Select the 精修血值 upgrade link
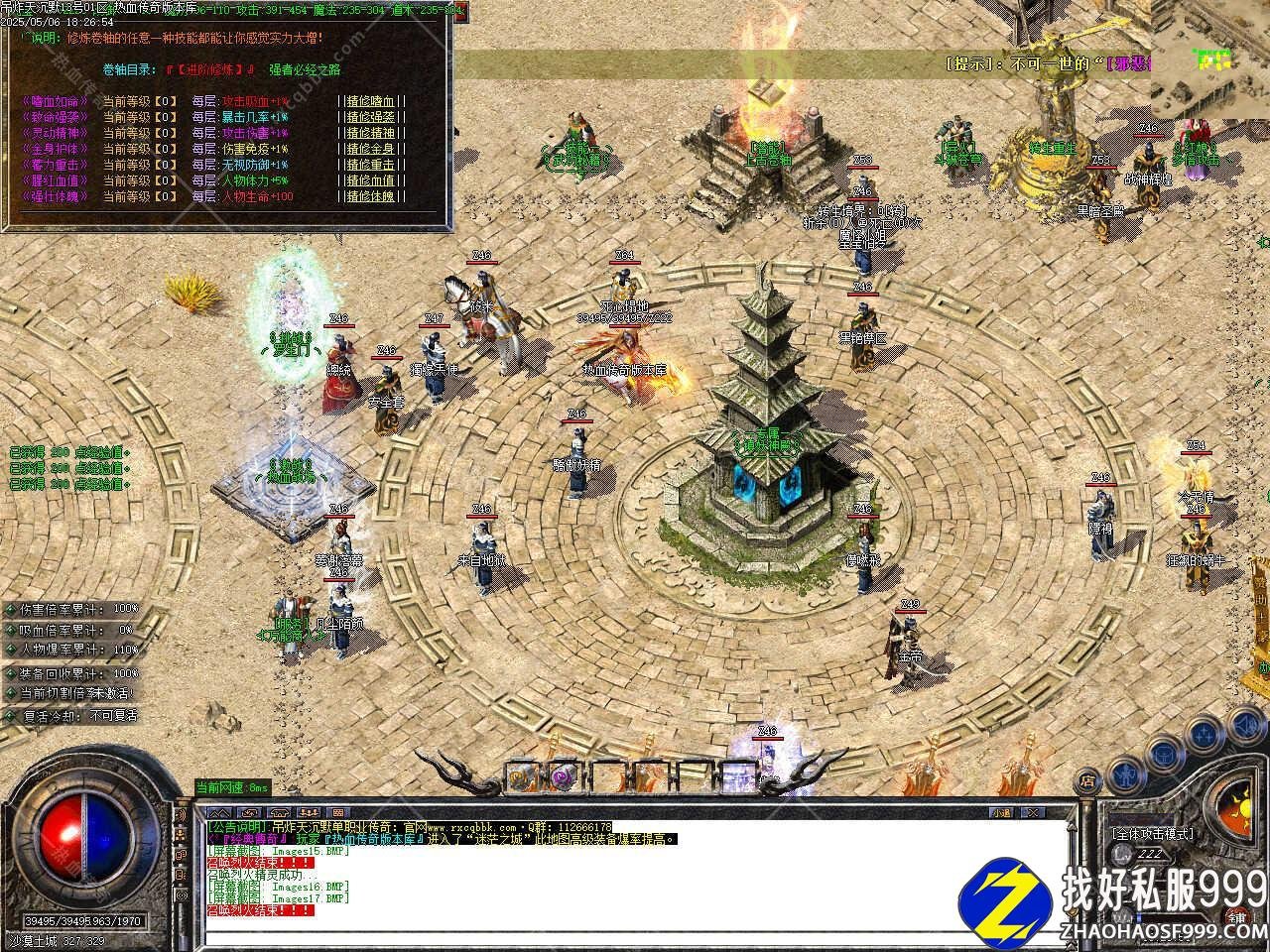Image resolution: width=1270 pixels, height=952 pixels. (371, 180)
